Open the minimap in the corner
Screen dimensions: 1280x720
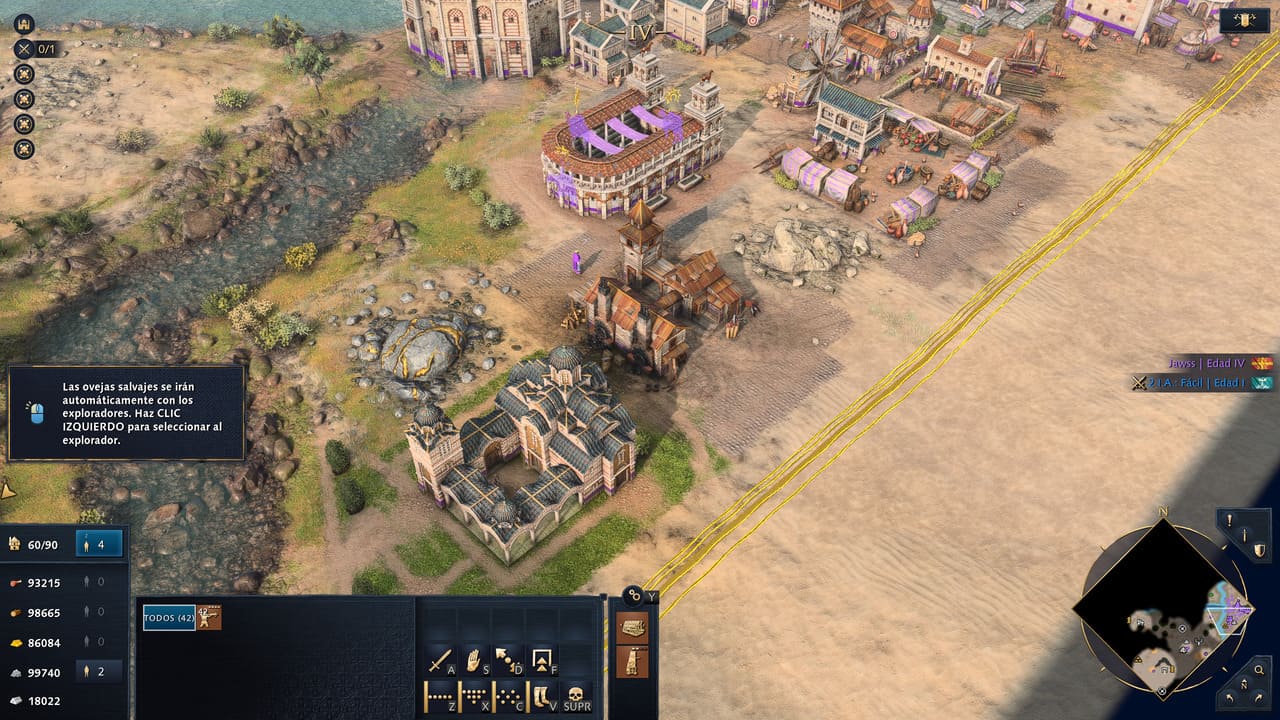[1162, 608]
